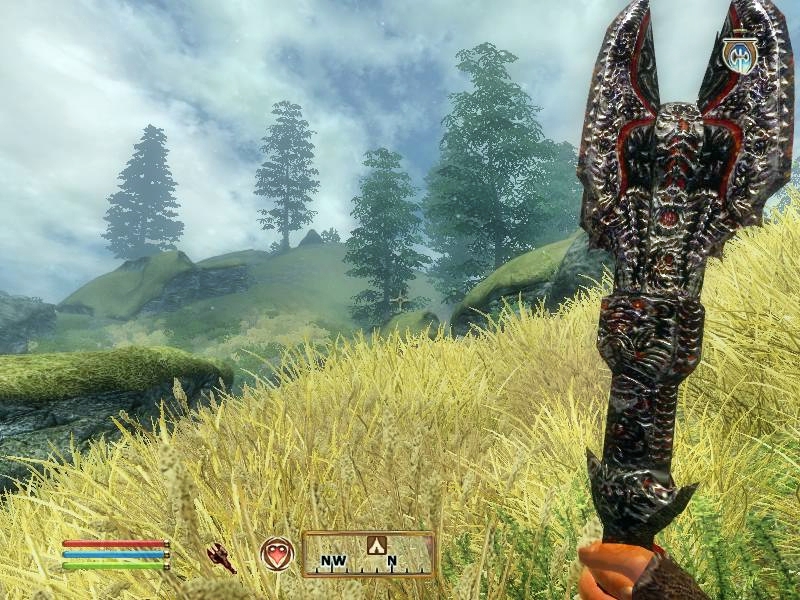800x600 pixels.
Task: Click the equipped mace weapon icon
Action: coord(221,557)
